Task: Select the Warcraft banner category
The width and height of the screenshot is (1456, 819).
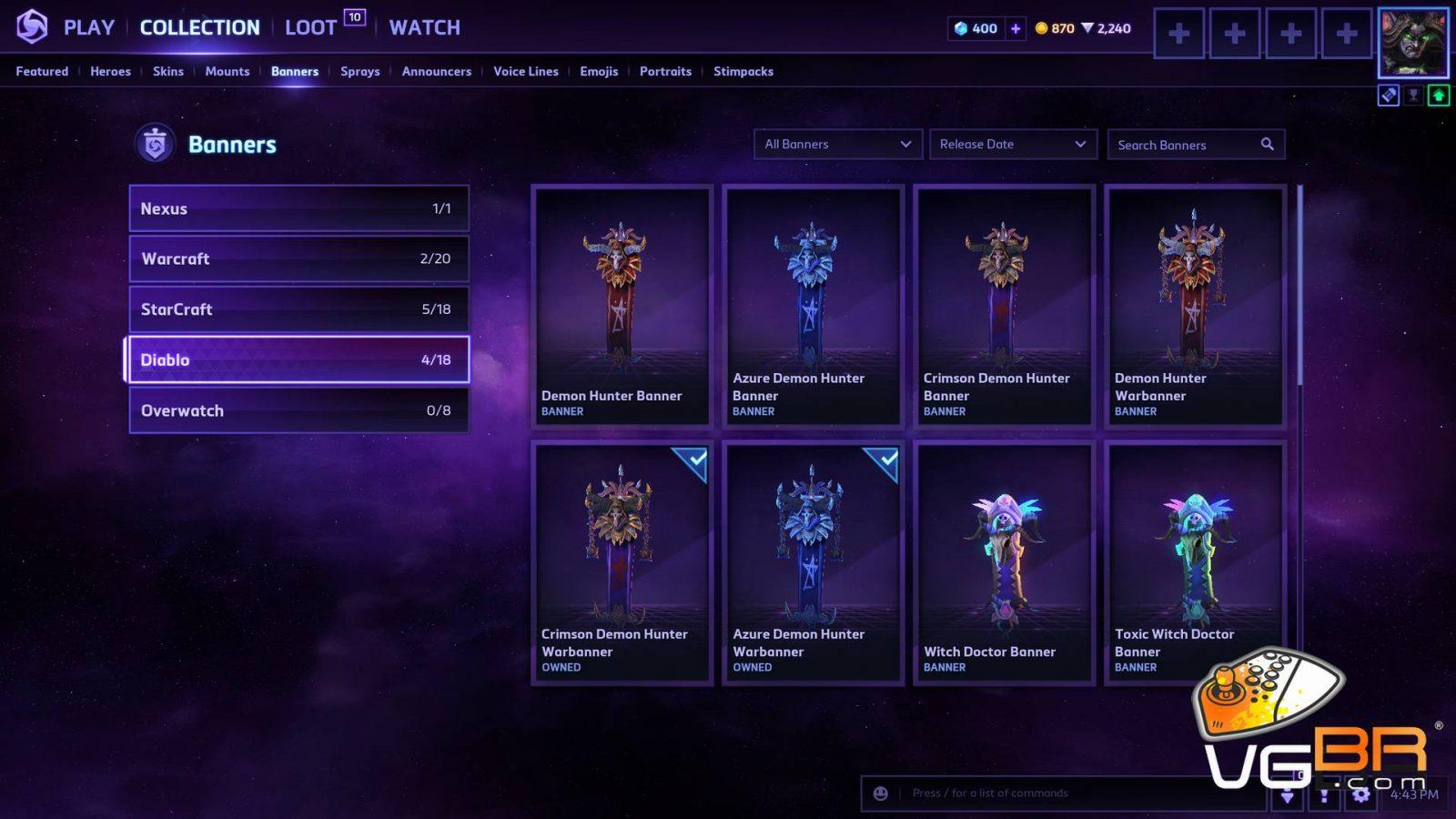Action: point(298,258)
